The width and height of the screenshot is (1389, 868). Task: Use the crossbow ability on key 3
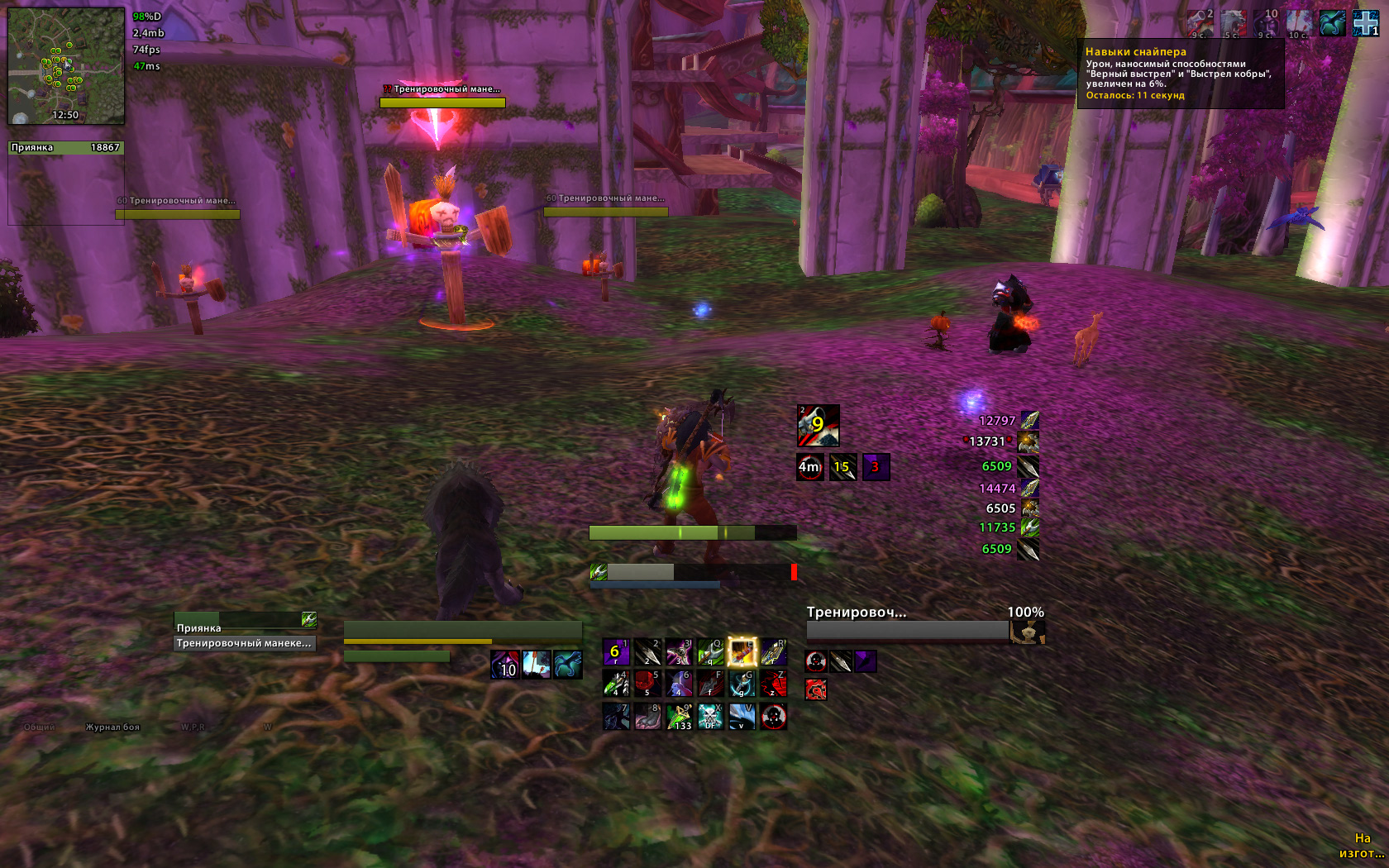coord(679,652)
